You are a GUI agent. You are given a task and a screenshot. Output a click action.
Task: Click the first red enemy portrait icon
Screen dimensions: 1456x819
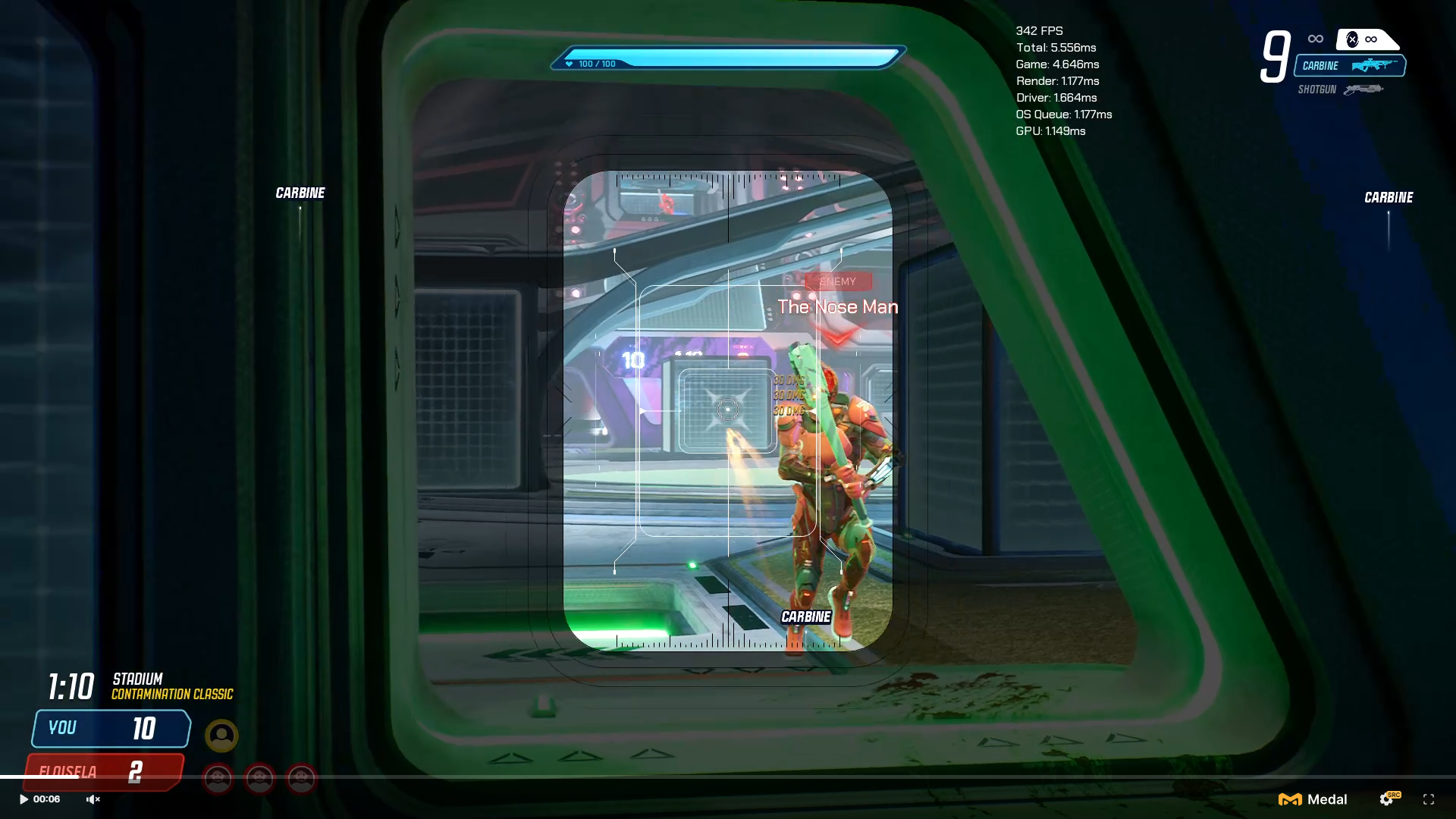pyautogui.click(x=218, y=779)
